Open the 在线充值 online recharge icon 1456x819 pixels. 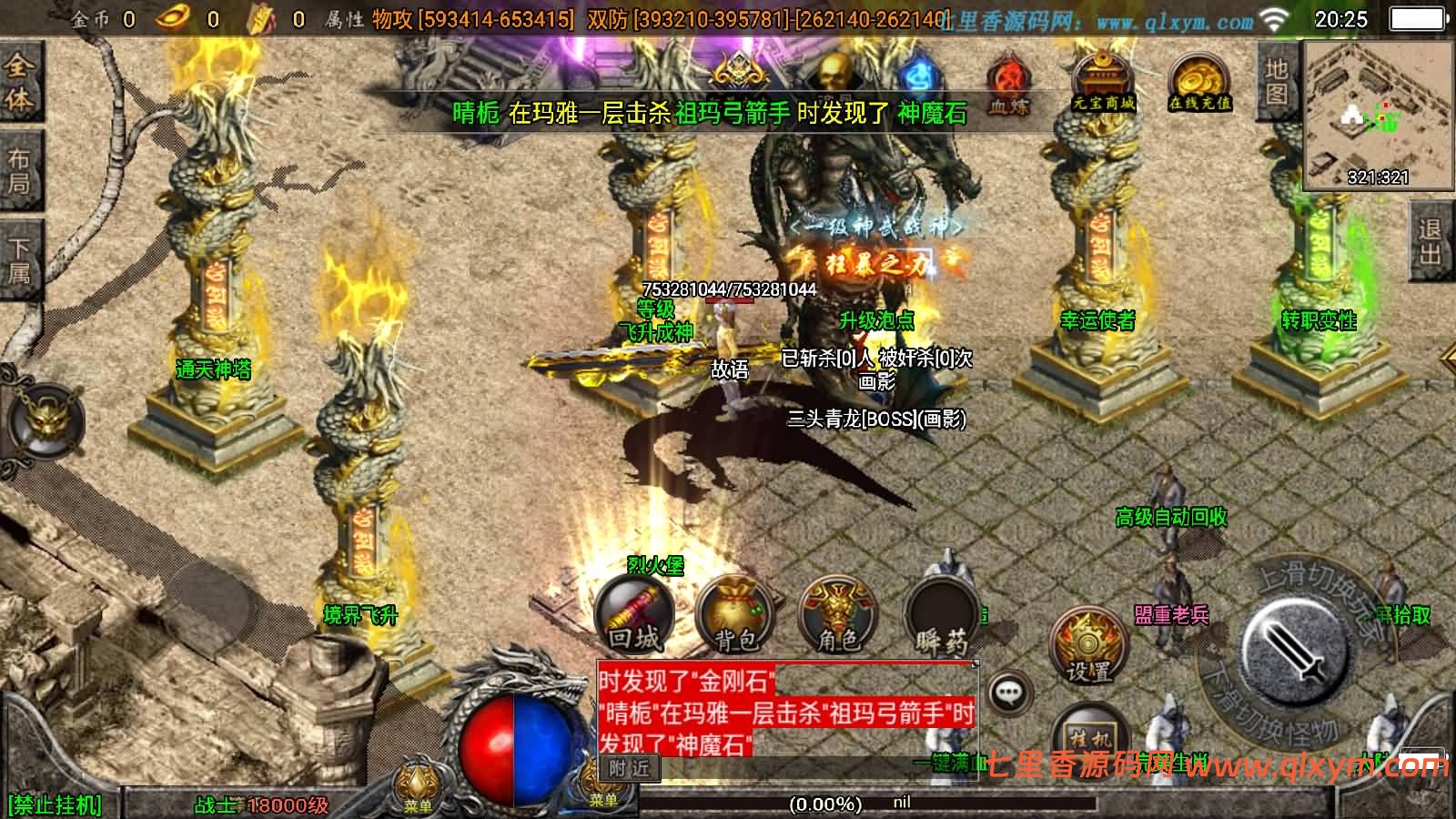[x=1199, y=82]
